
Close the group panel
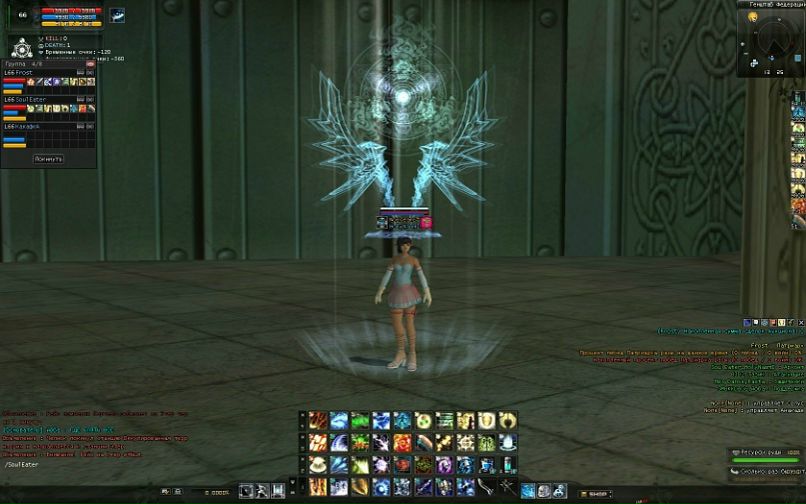90,64
